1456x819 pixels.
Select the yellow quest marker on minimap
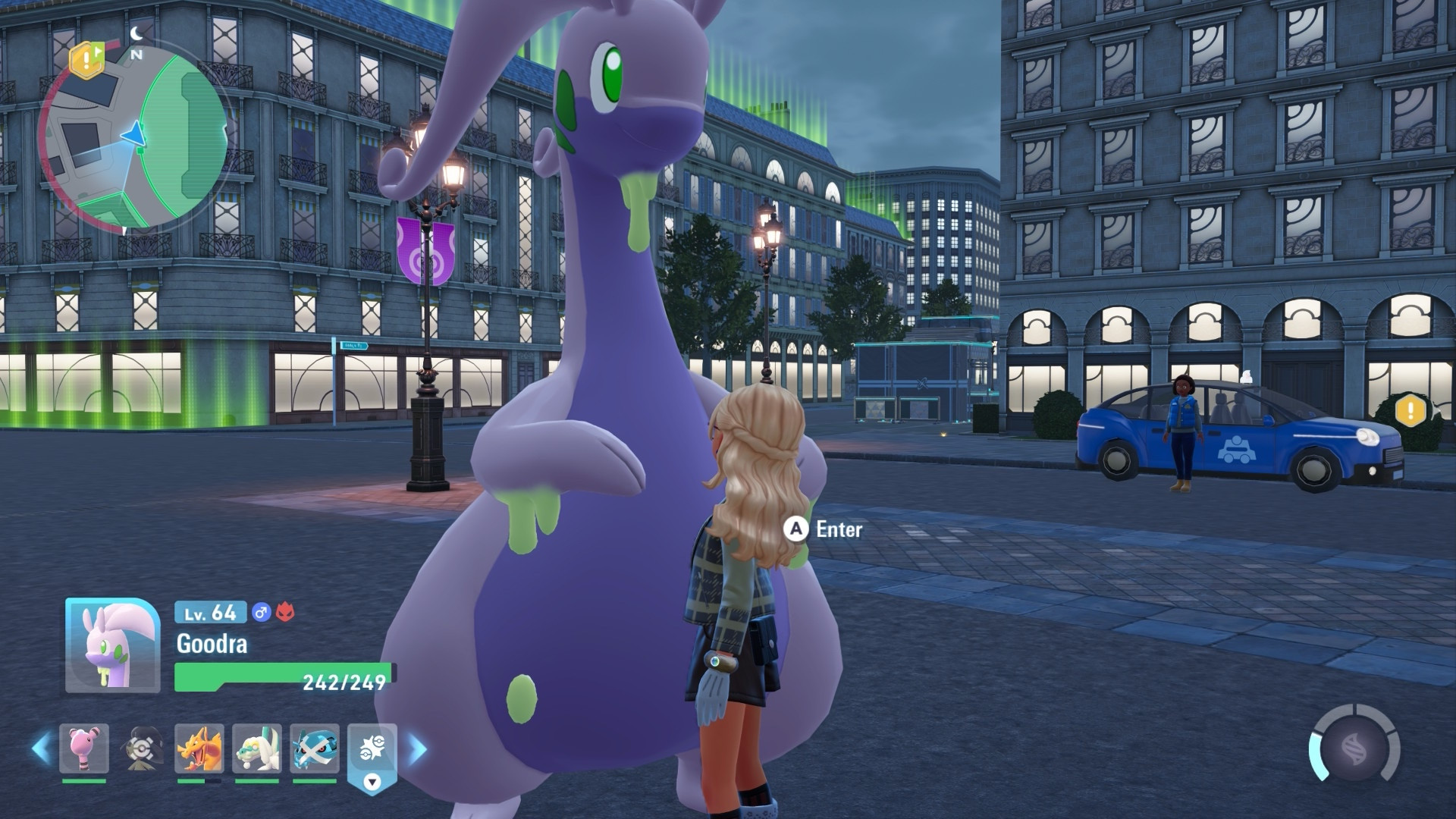pyautogui.click(x=86, y=58)
